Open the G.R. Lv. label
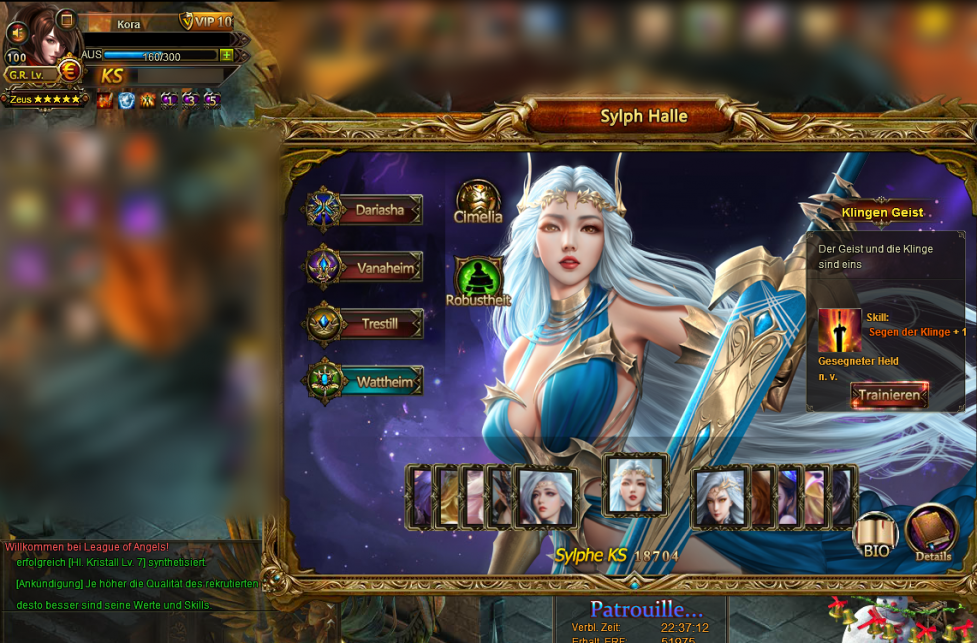This screenshot has width=977, height=643. coord(28,75)
